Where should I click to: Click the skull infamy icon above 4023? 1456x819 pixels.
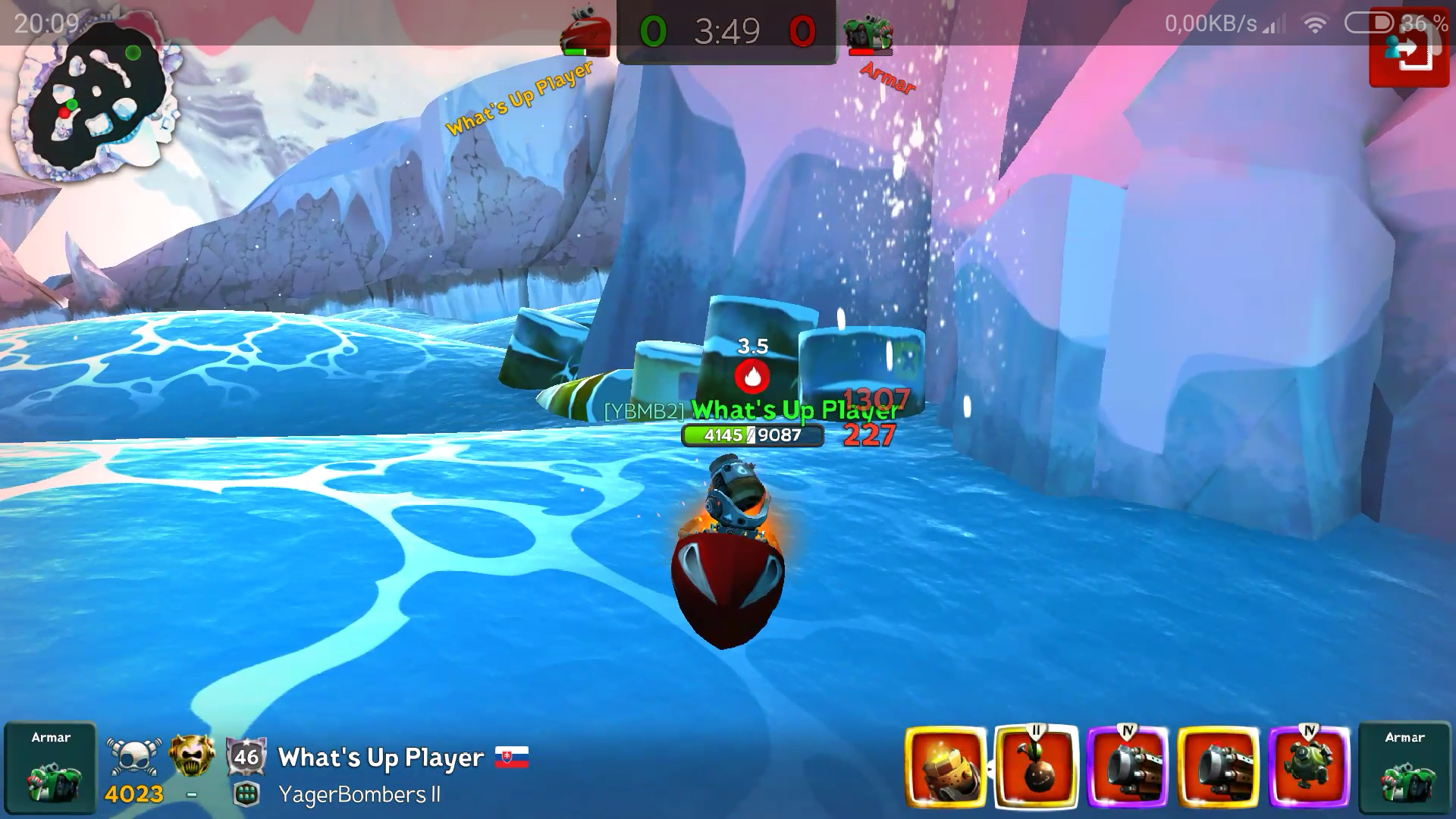click(135, 755)
